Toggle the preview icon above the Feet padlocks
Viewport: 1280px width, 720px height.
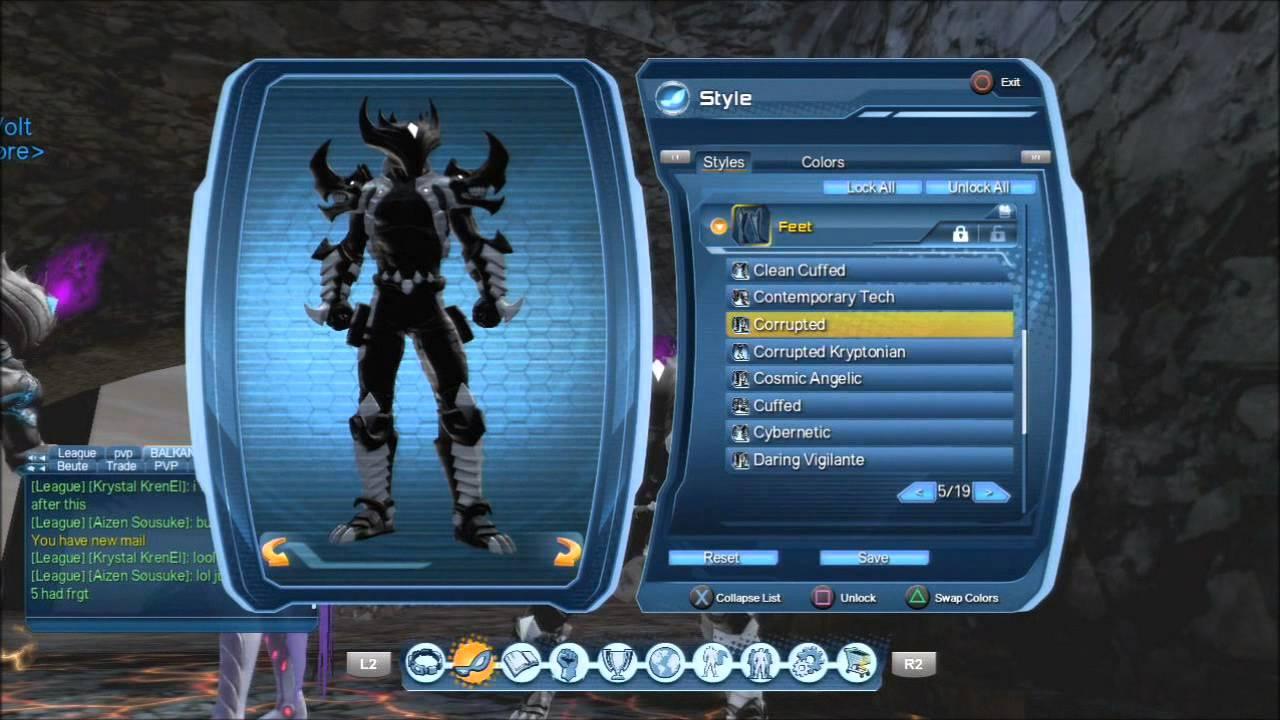(x=1003, y=211)
